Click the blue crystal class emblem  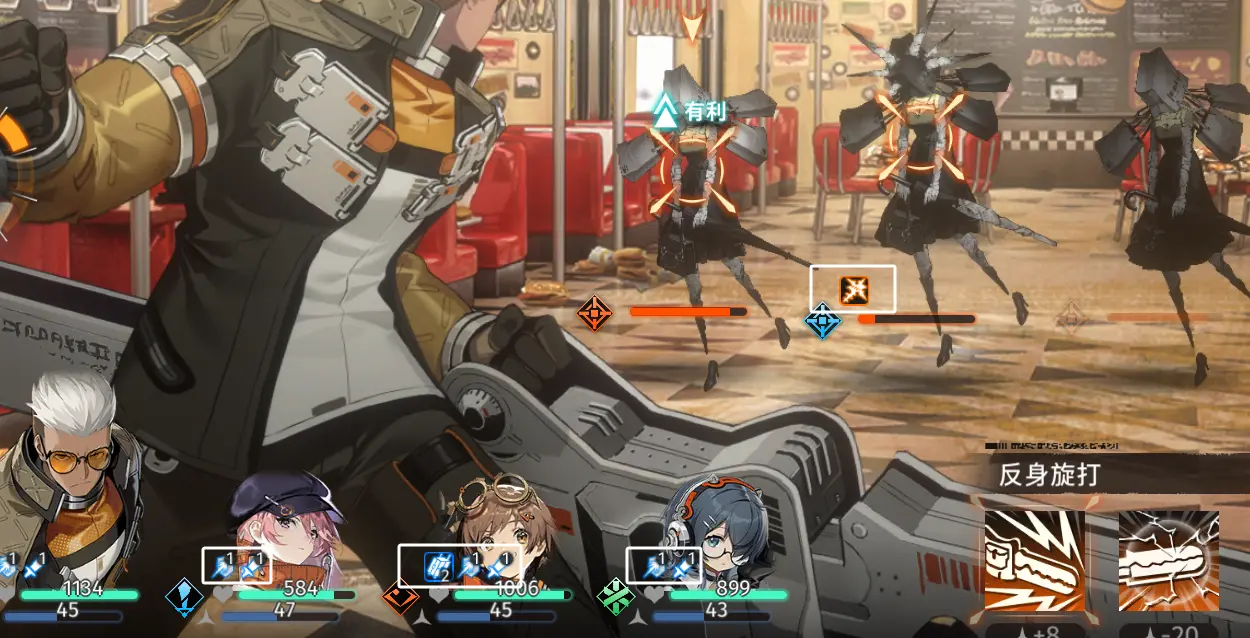[x=184, y=597]
